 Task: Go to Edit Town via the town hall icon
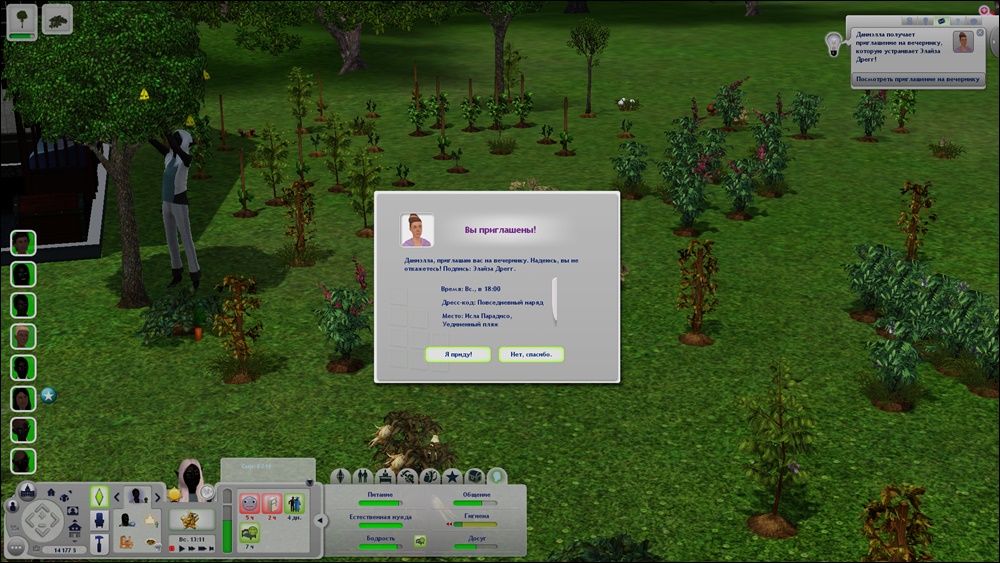[28, 490]
